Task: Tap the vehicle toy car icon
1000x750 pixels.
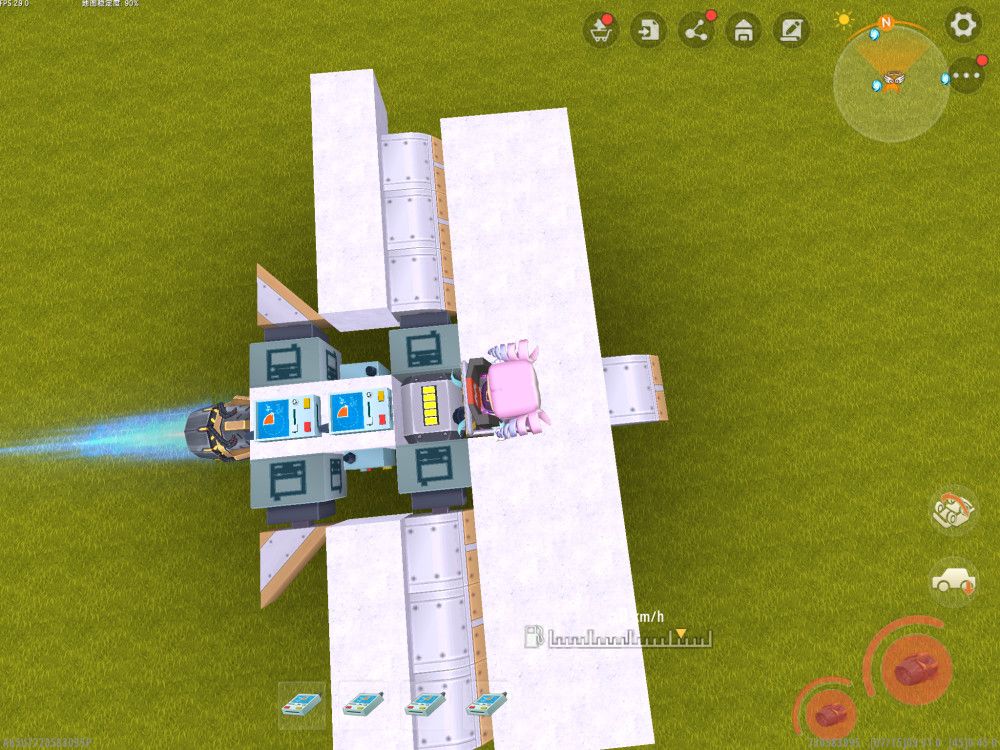Action: [953, 510]
